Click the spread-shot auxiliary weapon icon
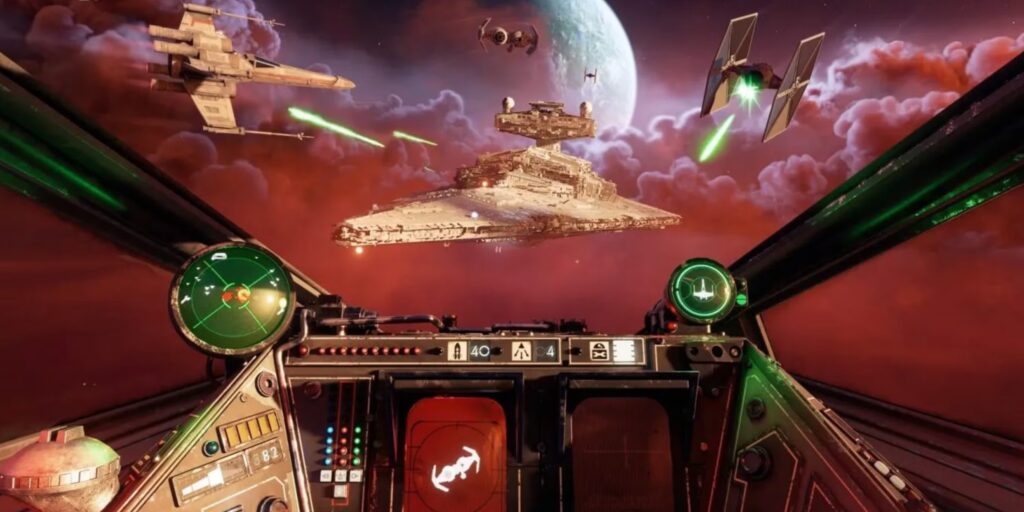Screen dimensions: 1024x512 pos(522,351)
